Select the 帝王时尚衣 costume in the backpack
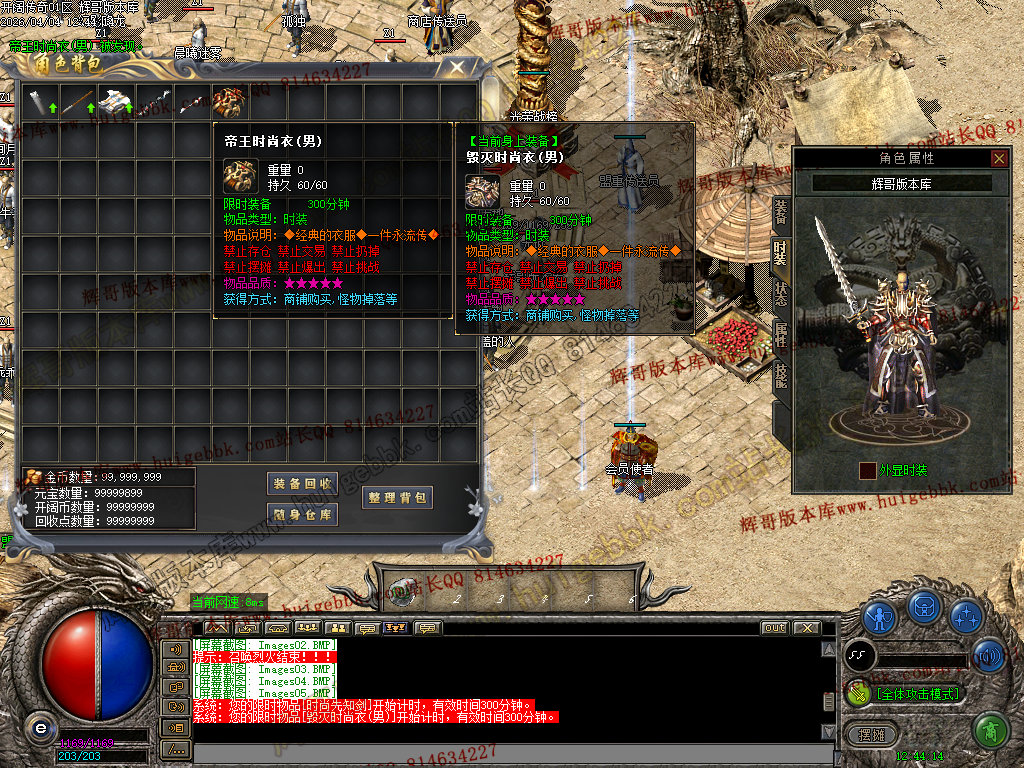1024x768 pixels. click(230, 102)
